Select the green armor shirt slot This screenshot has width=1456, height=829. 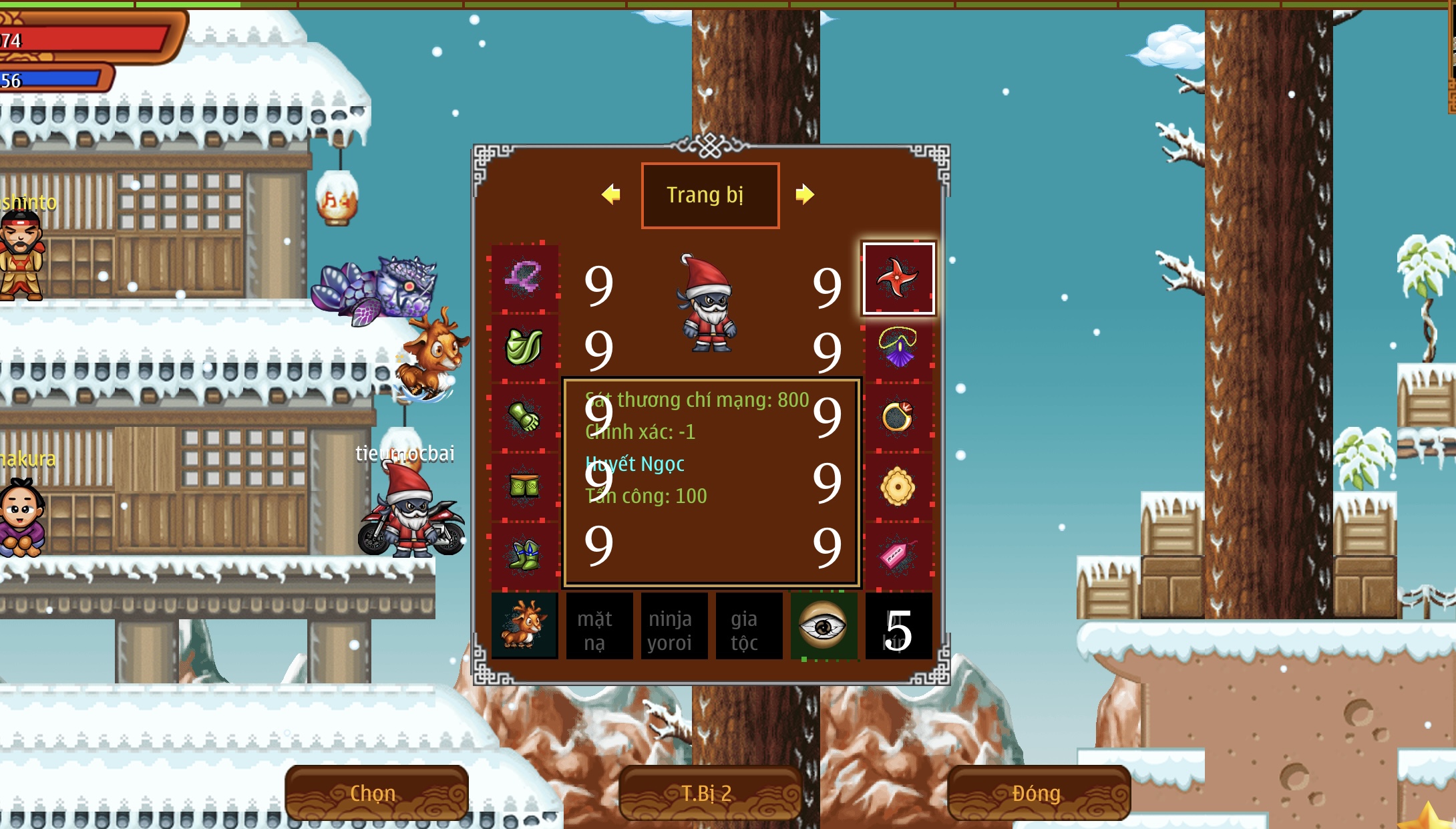(524, 347)
